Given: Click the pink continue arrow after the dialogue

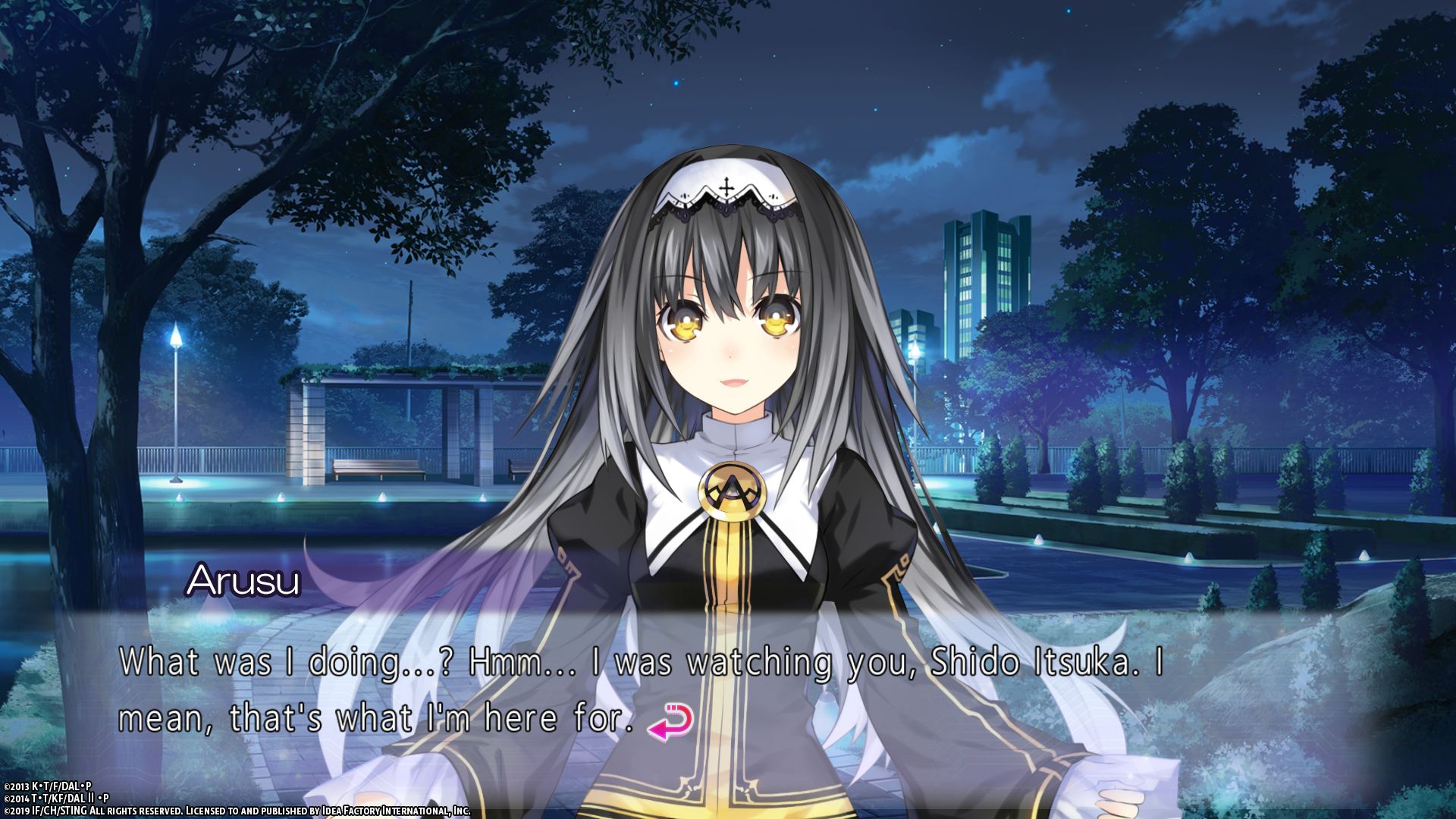Looking at the screenshot, I should click(x=670, y=721).
